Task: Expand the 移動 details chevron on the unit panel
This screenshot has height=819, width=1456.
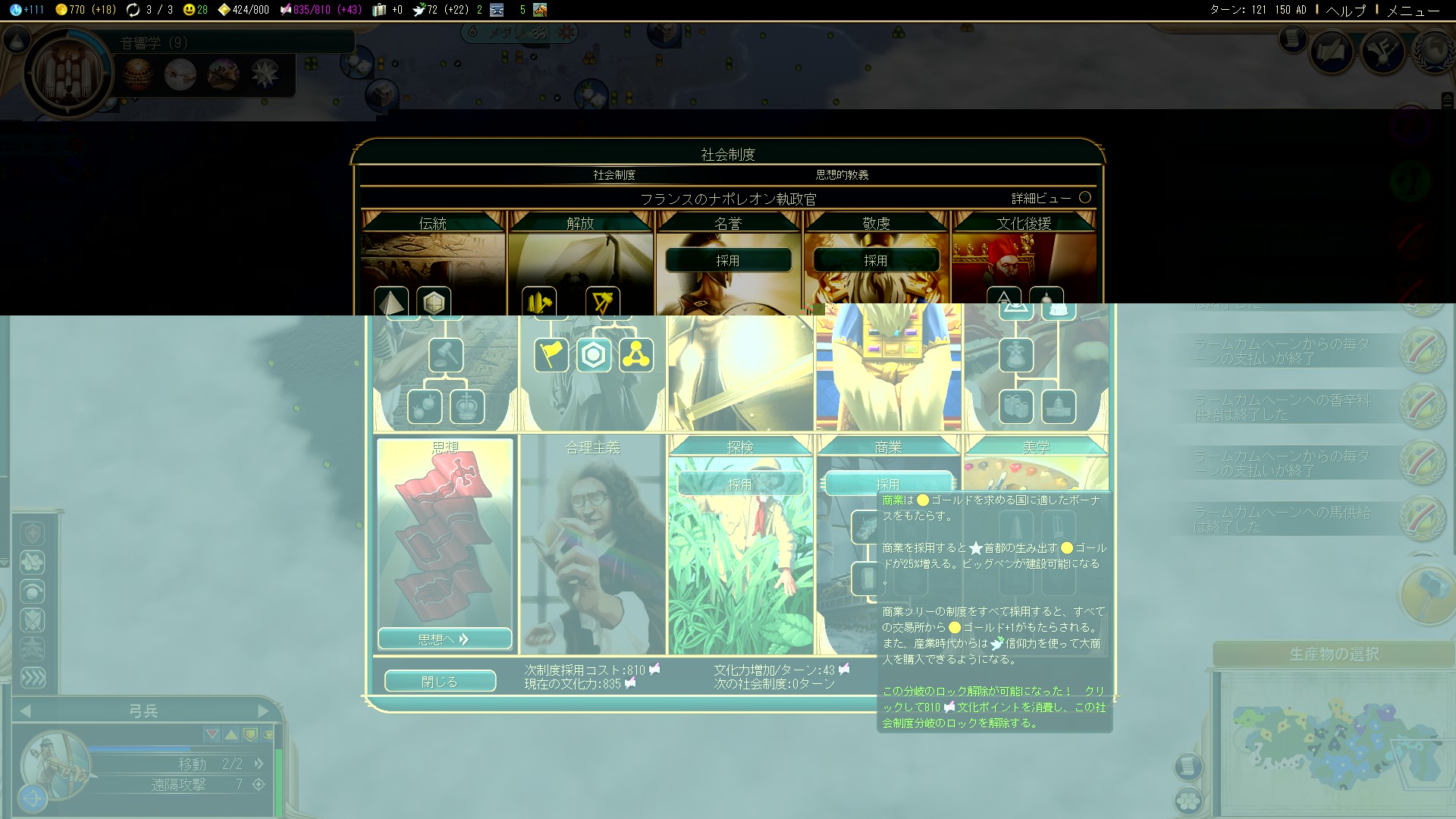Action: [x=258, y=764]
